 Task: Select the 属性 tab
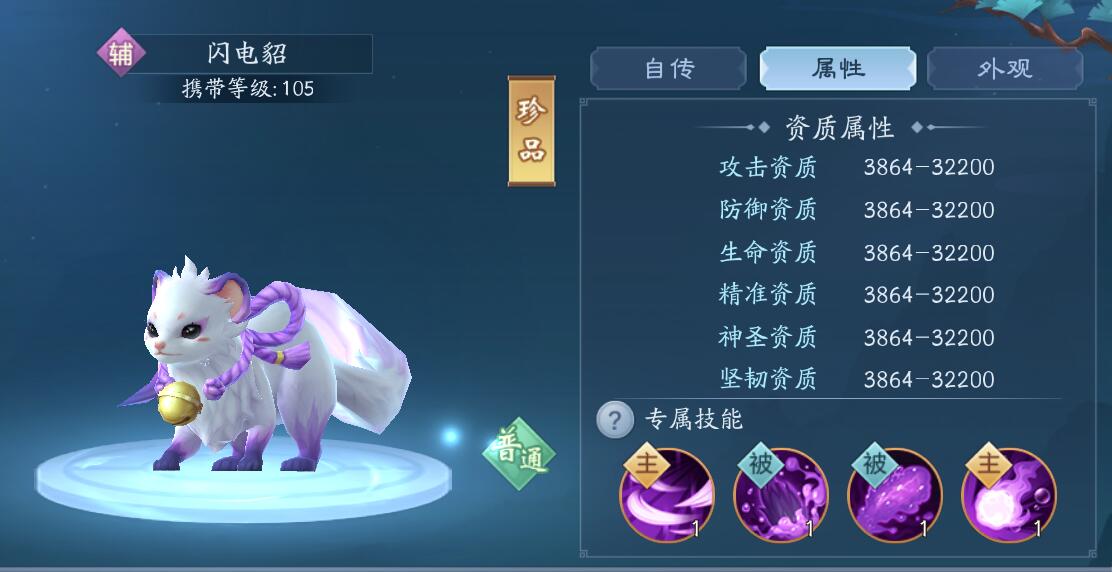click(837, 69)
